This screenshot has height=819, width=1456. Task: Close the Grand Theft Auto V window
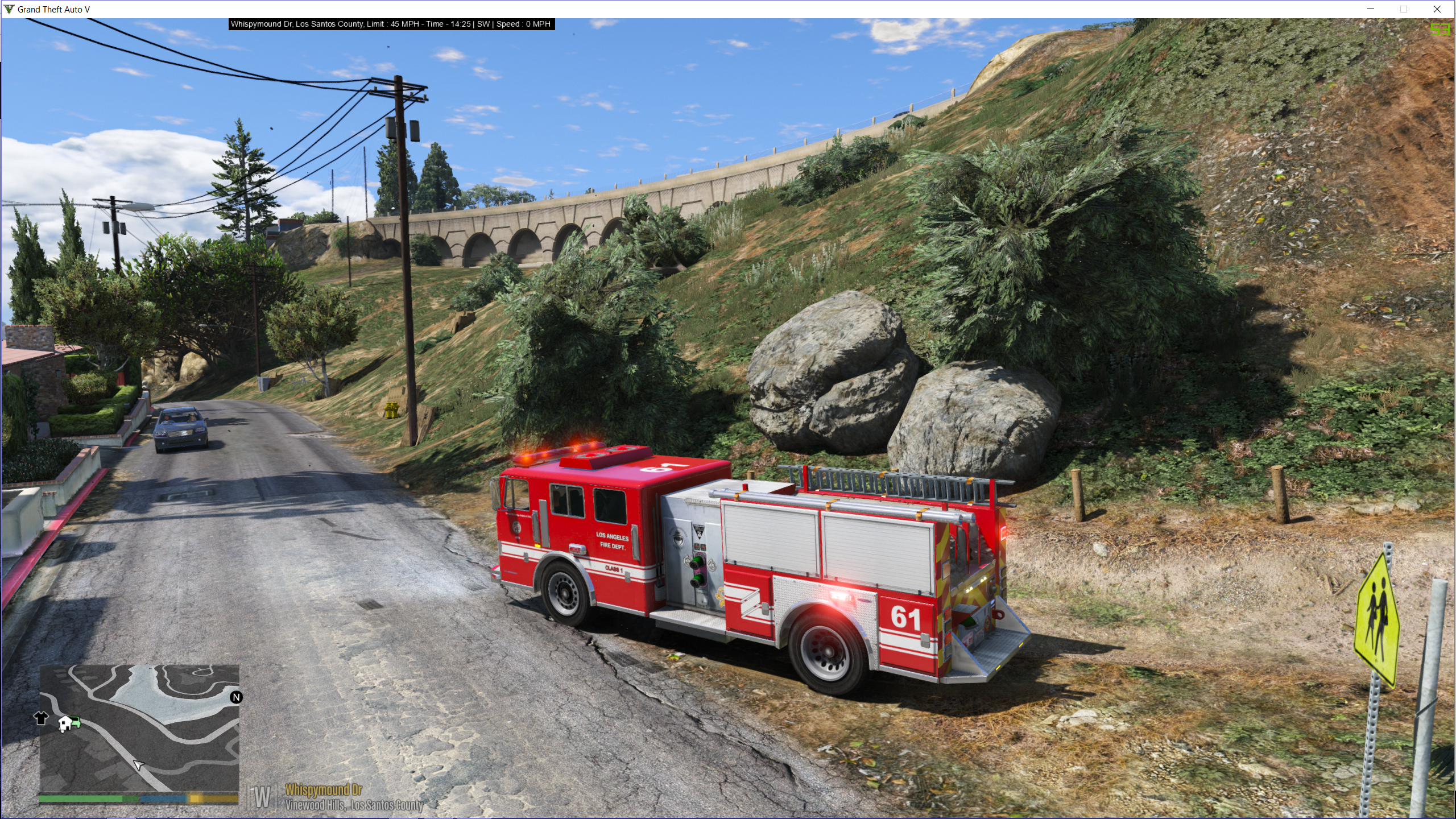[1437, 9]
